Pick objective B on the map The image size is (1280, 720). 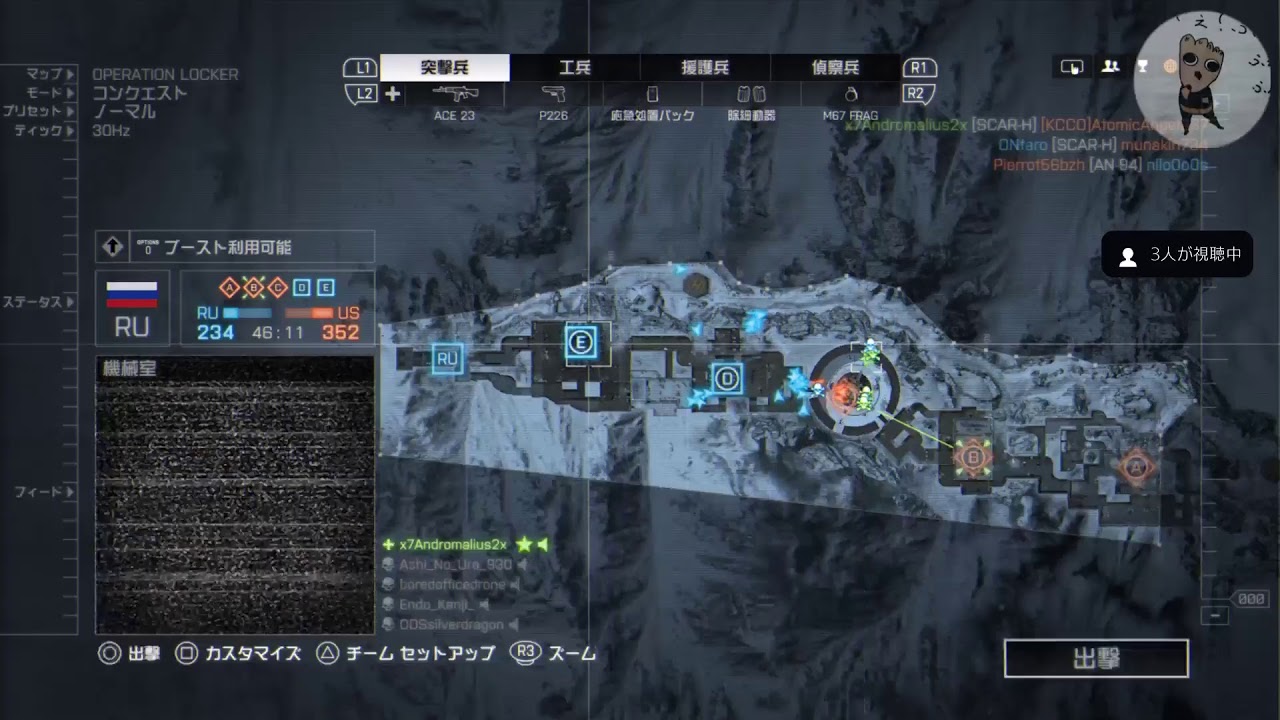pyautogui.click(x=972, y=457)
